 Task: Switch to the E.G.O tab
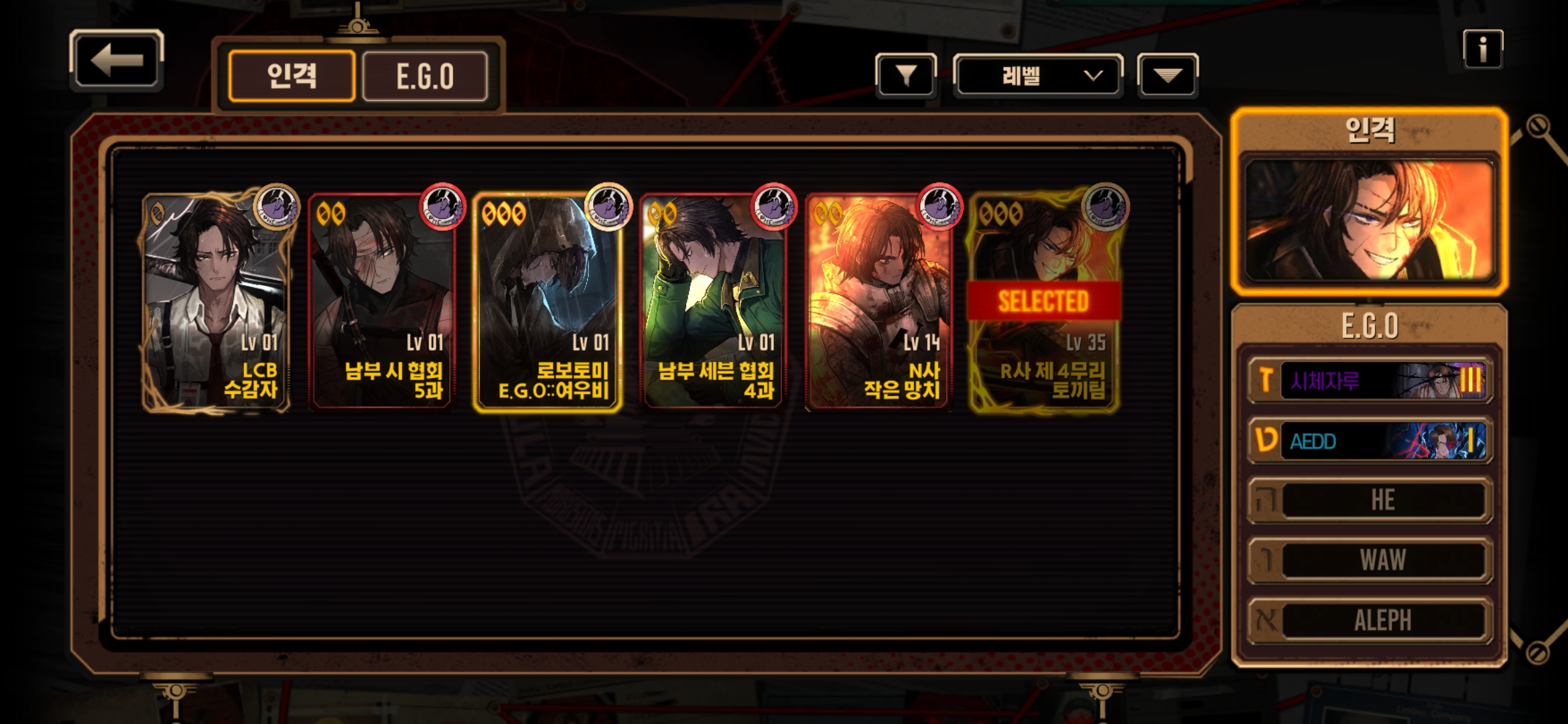tap(425, 76)
